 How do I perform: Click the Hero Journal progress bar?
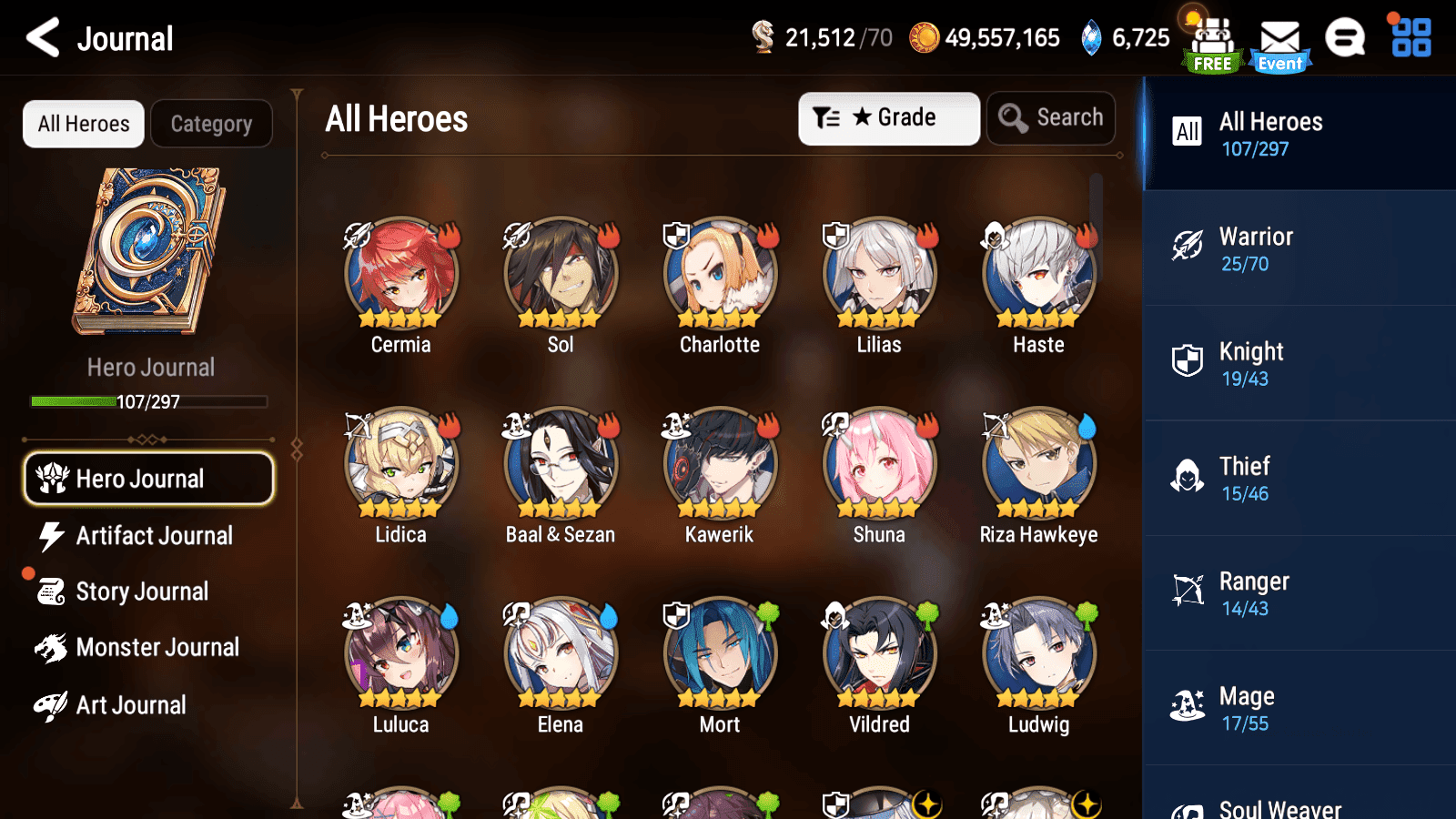[x=147, y=400]
